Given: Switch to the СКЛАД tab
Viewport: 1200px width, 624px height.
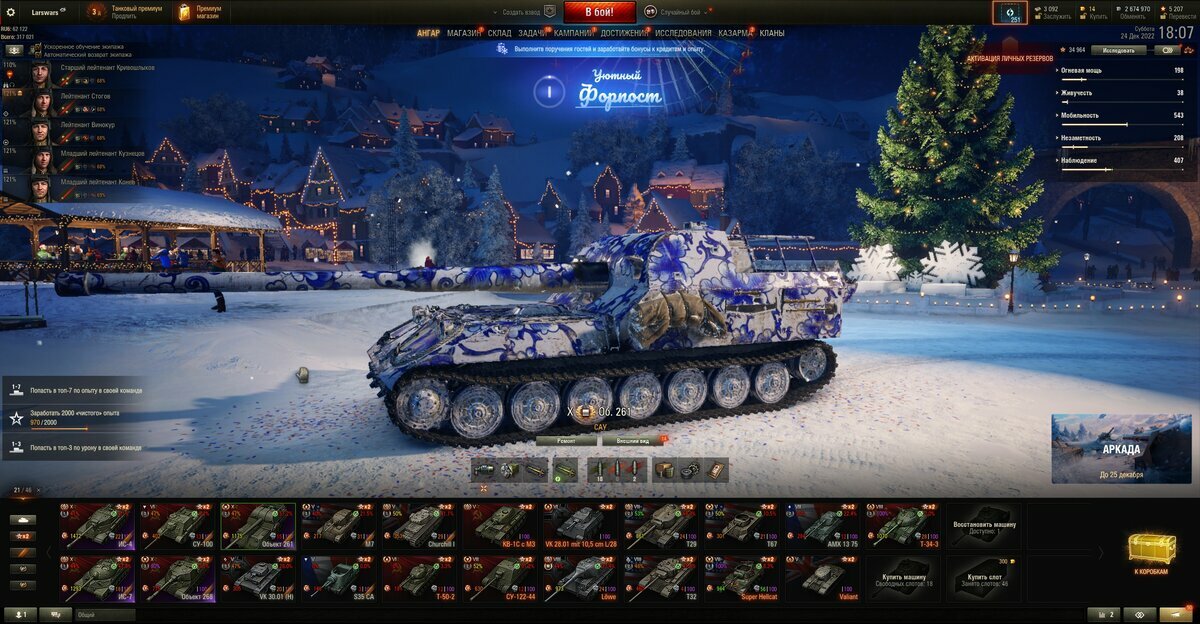Looking at the screenshot, I should [499, 33].
